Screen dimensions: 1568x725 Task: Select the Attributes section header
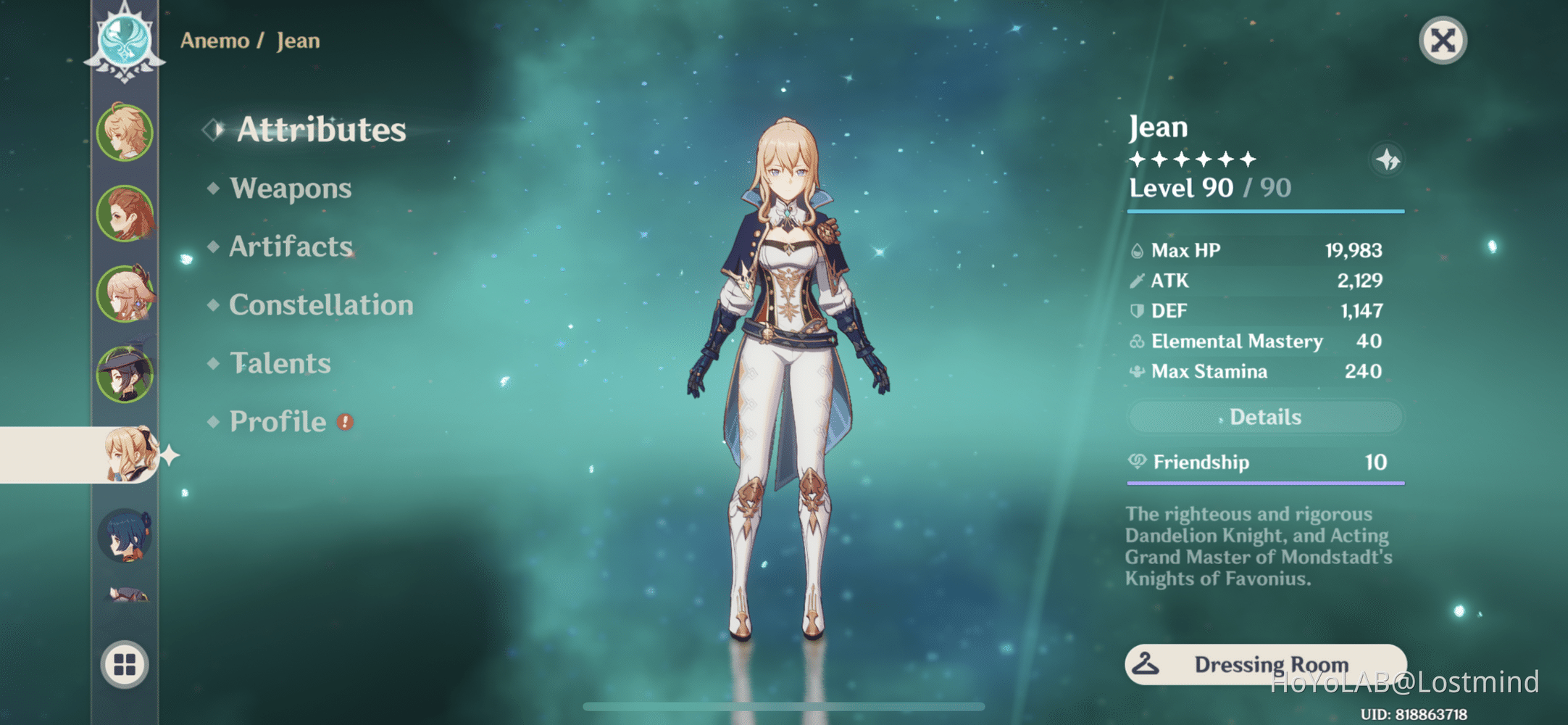pos(322,129)
